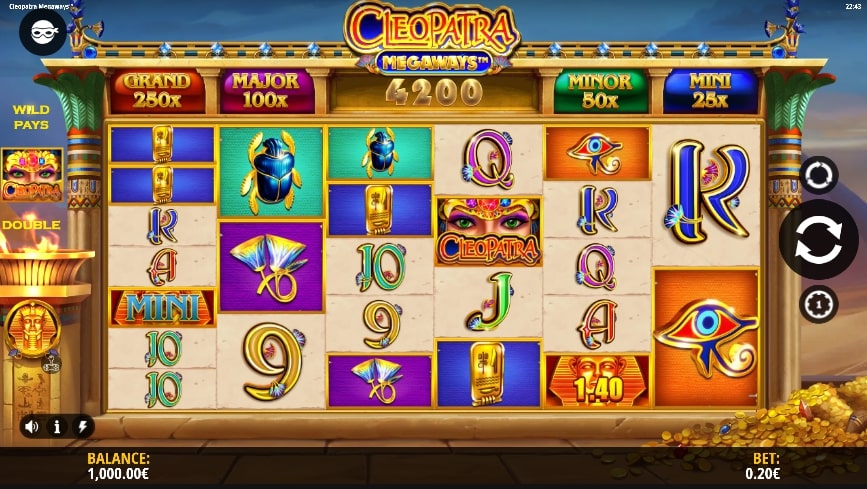Spin the reels with the large arrows button
Screen dimensions: 867x489
coord(818,239)
